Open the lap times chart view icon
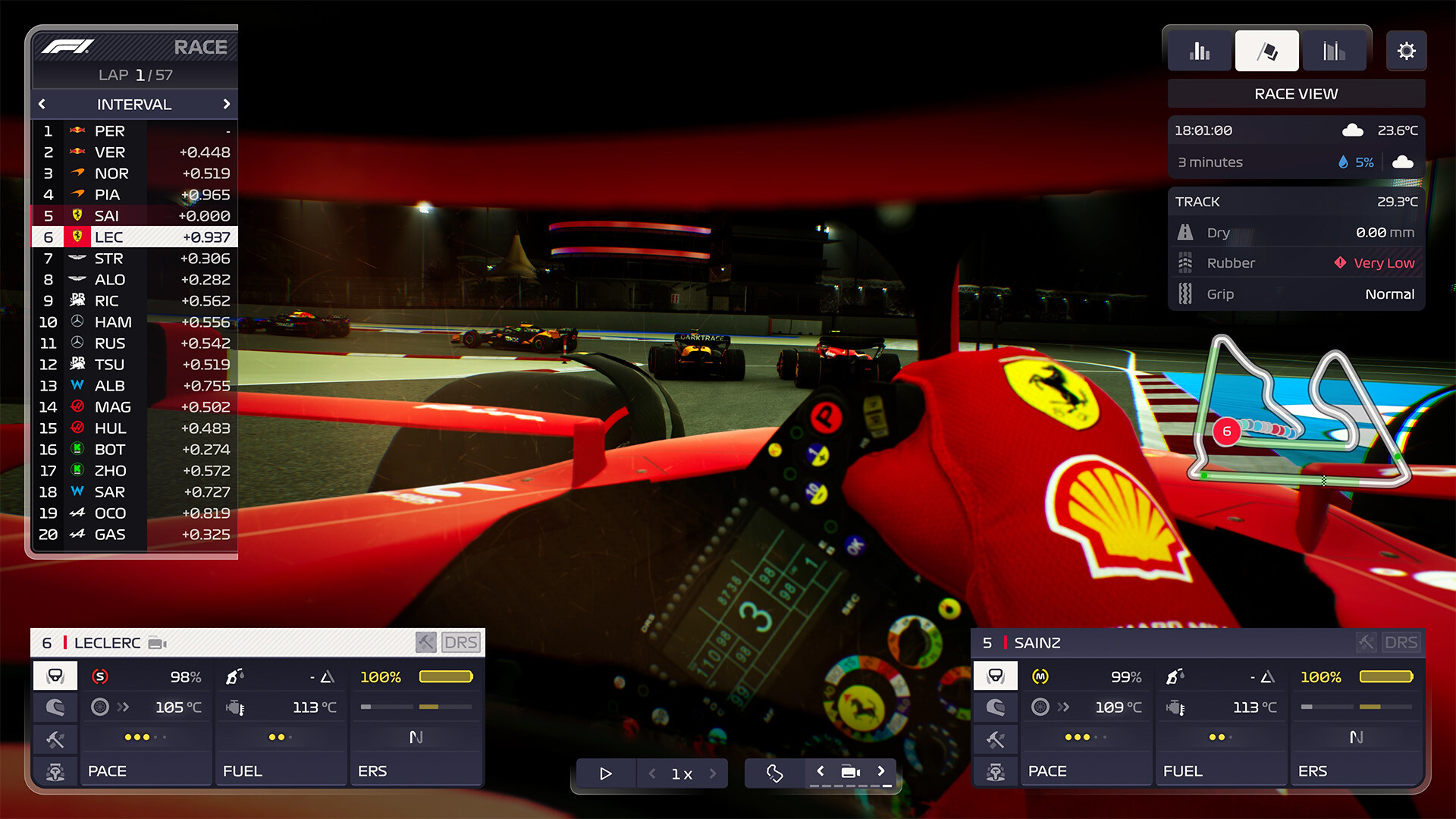This screenshot has width=1456, height=819. tap(1334, 50)
